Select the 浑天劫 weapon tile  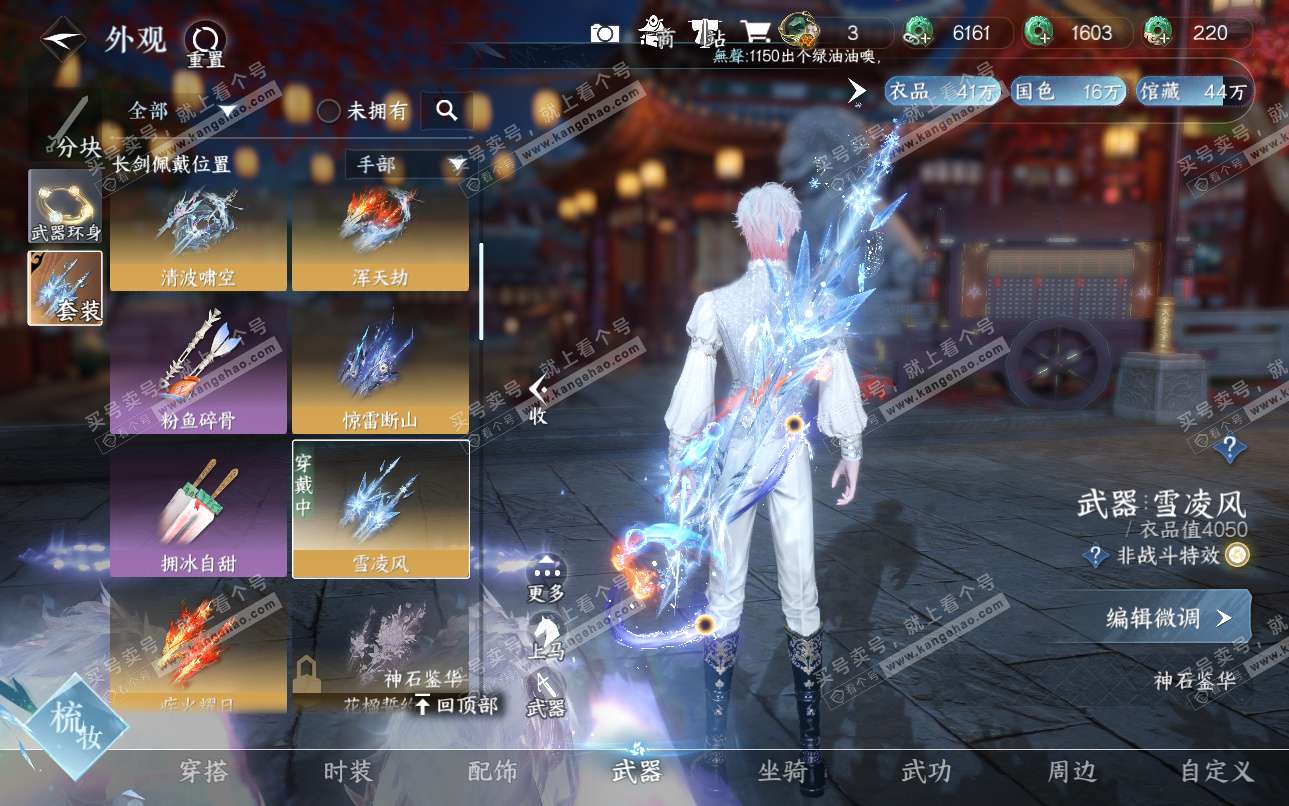click(x=380, y=238)
